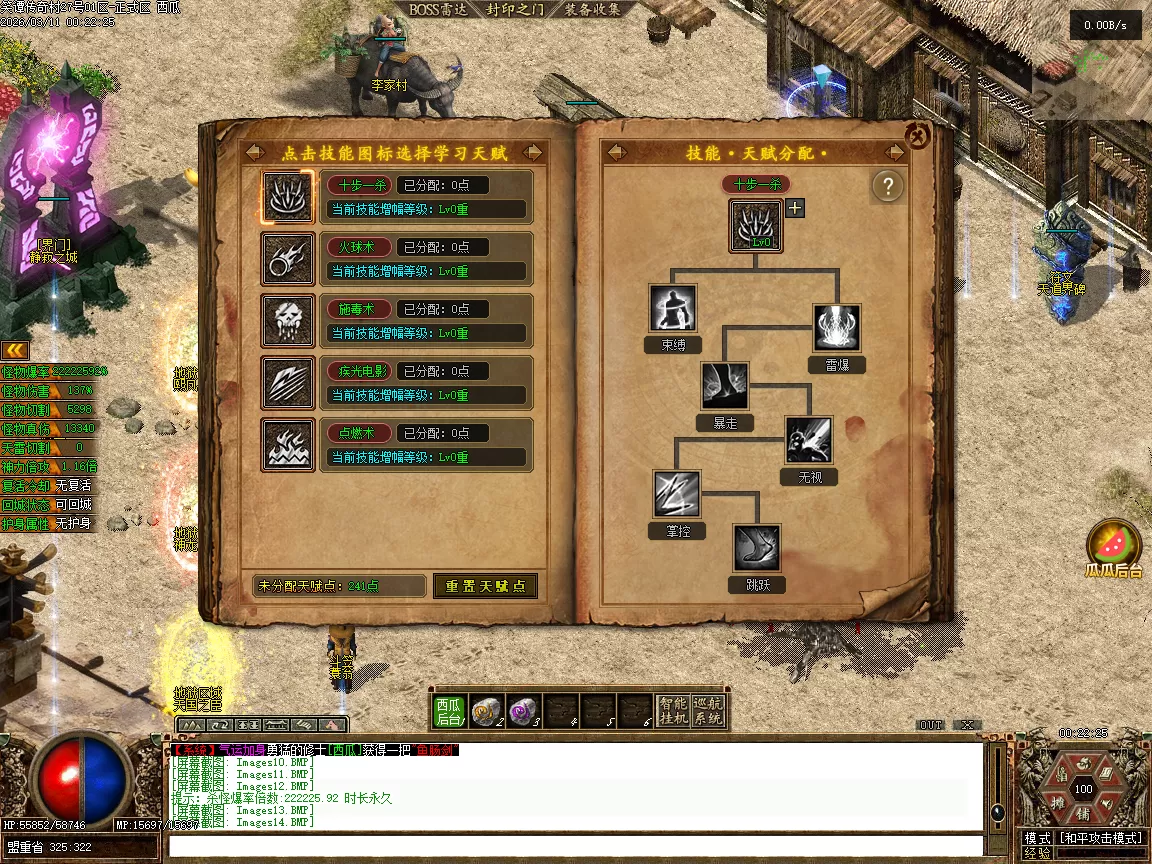Click the 重置天赋点 reset talents button
This screenshot has height=864, width=1152.
[x=485, y=586]
